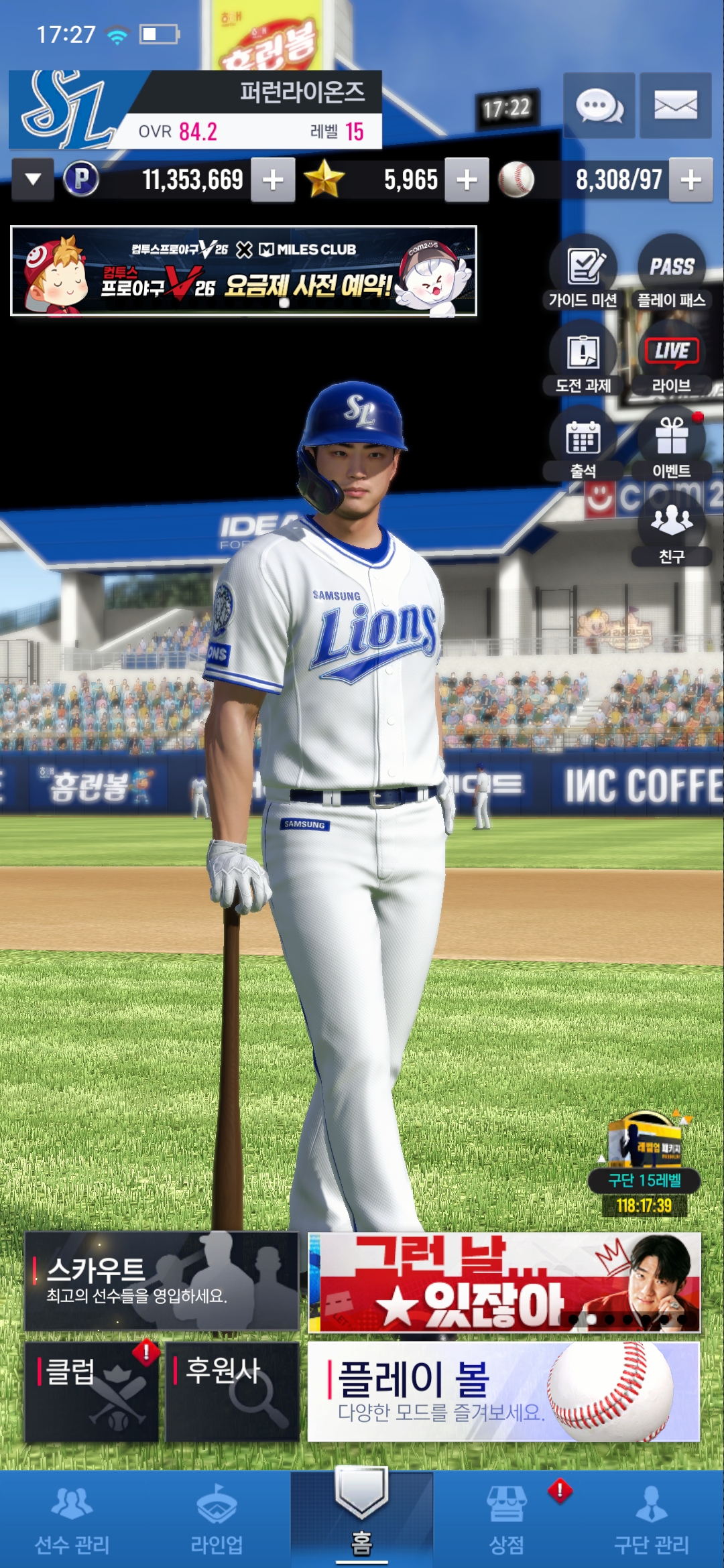Open the Miles Club pre-order banner
724x1568 pixels.
click(243, 271)
